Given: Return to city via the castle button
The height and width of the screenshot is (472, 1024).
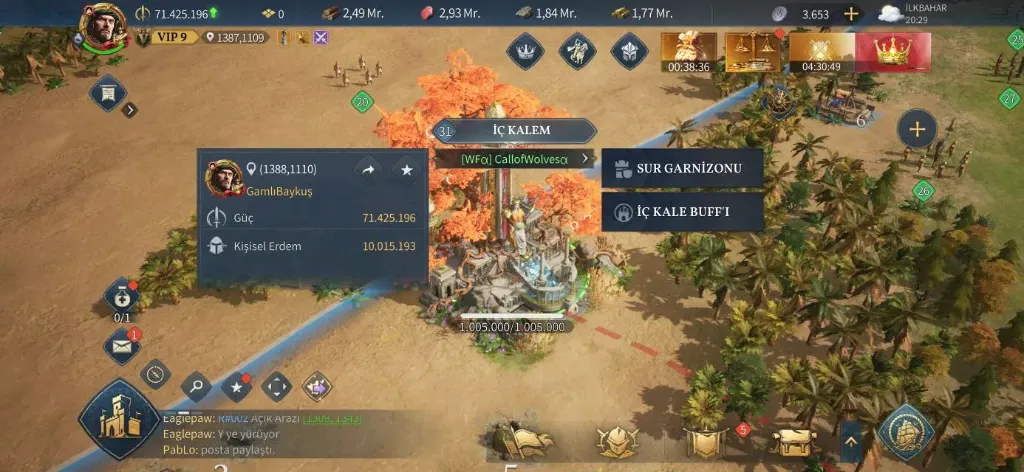Looking at the screenshot, I should (119, 420).
